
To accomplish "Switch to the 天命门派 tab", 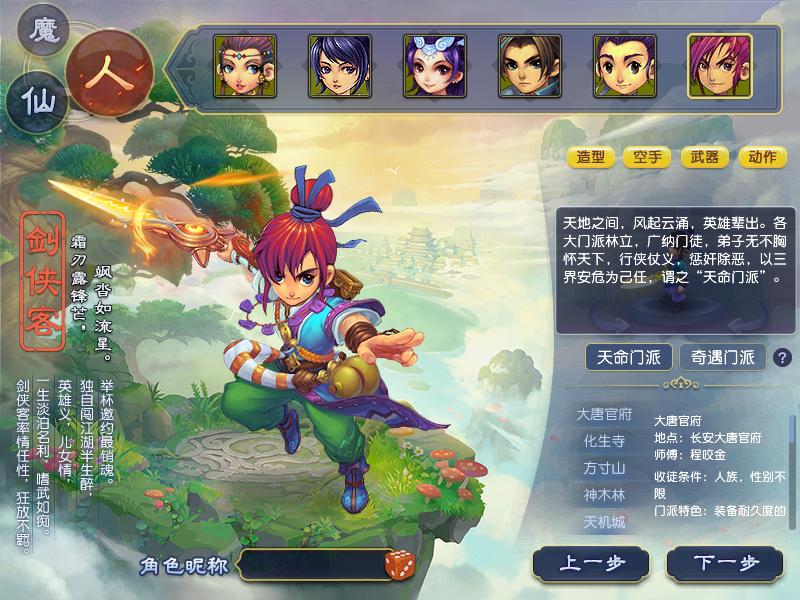I will click(629, 357).
